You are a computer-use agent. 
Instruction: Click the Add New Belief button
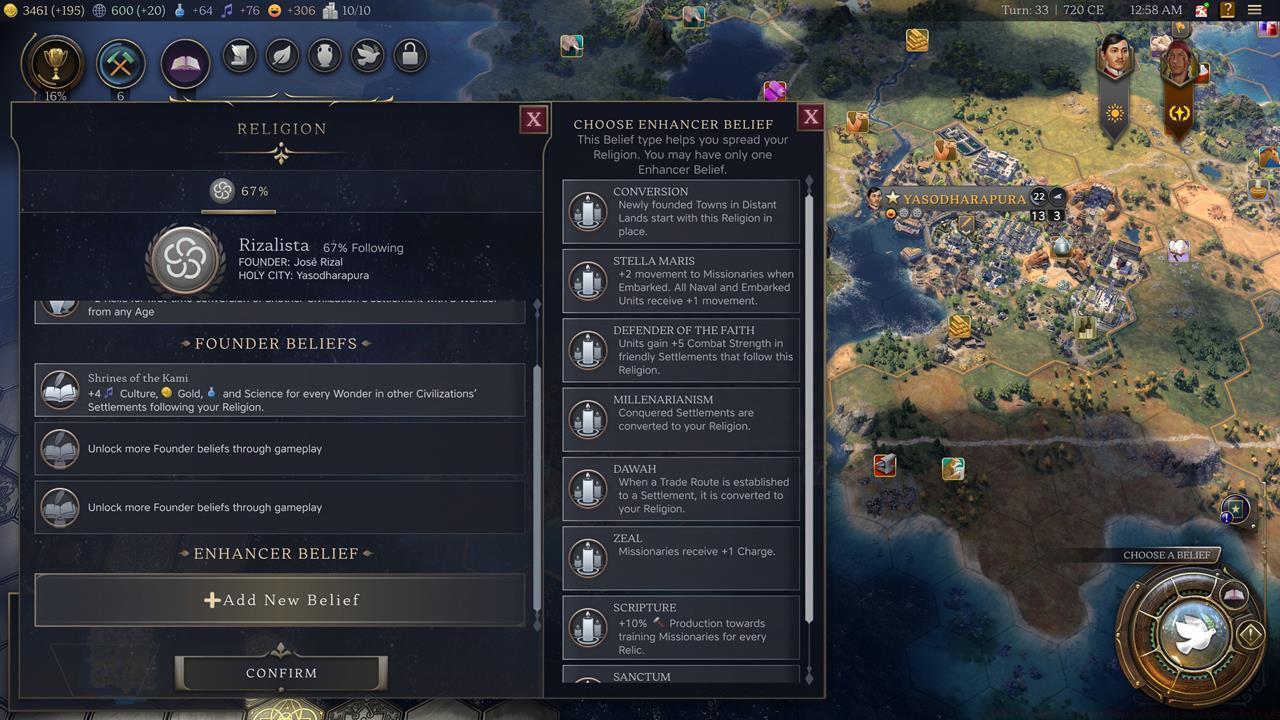tap(280, 600)
